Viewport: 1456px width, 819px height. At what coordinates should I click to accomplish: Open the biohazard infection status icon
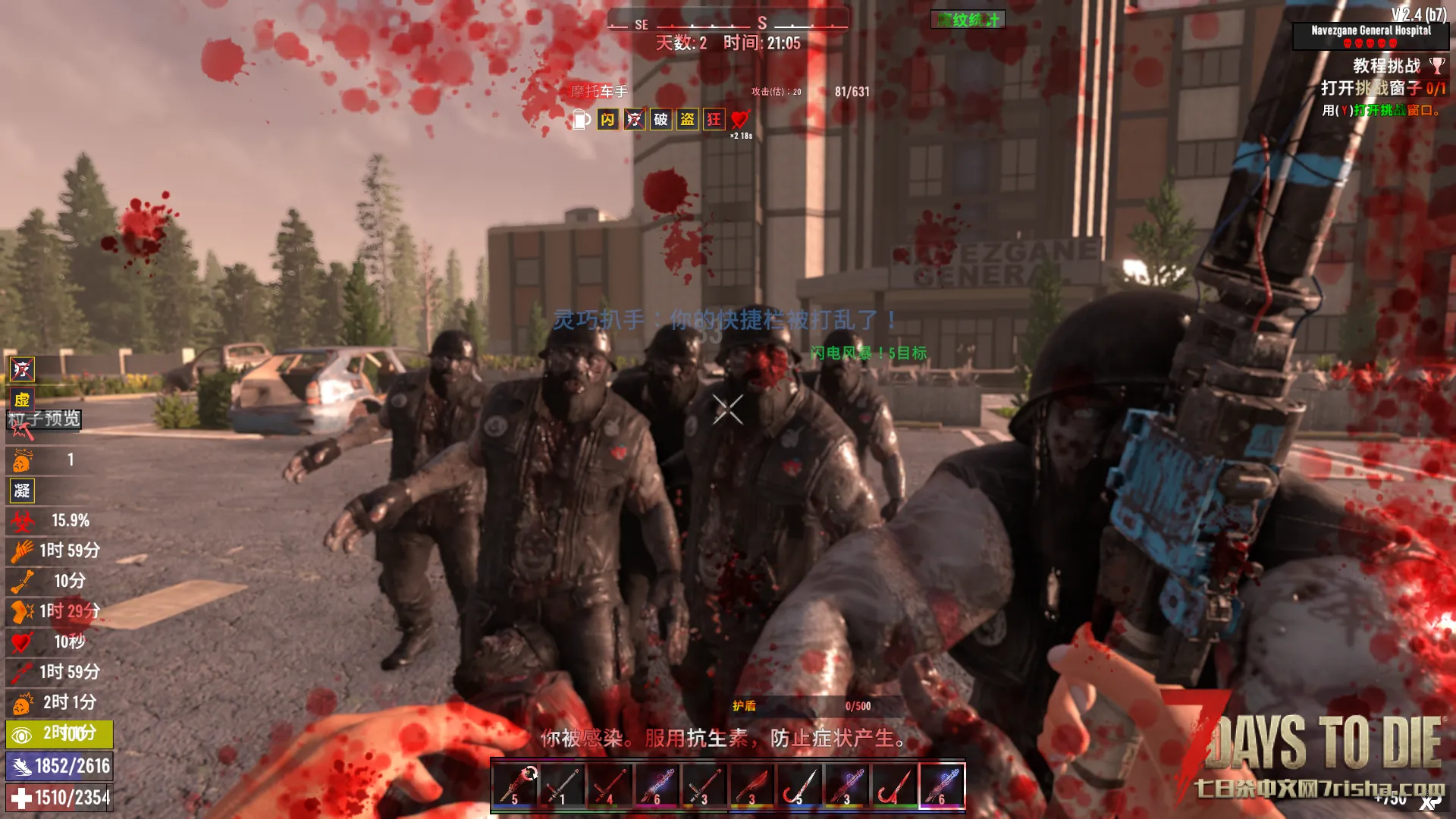pos(22,521)
